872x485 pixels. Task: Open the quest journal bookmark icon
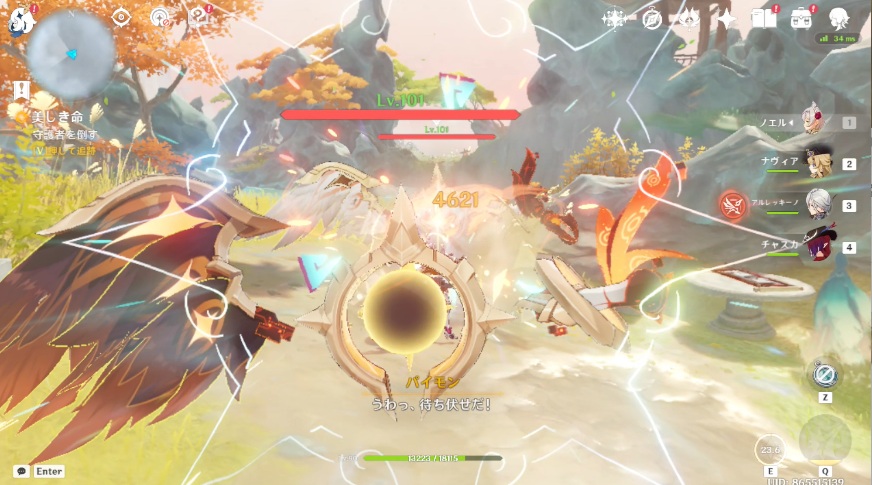point(161,17)
